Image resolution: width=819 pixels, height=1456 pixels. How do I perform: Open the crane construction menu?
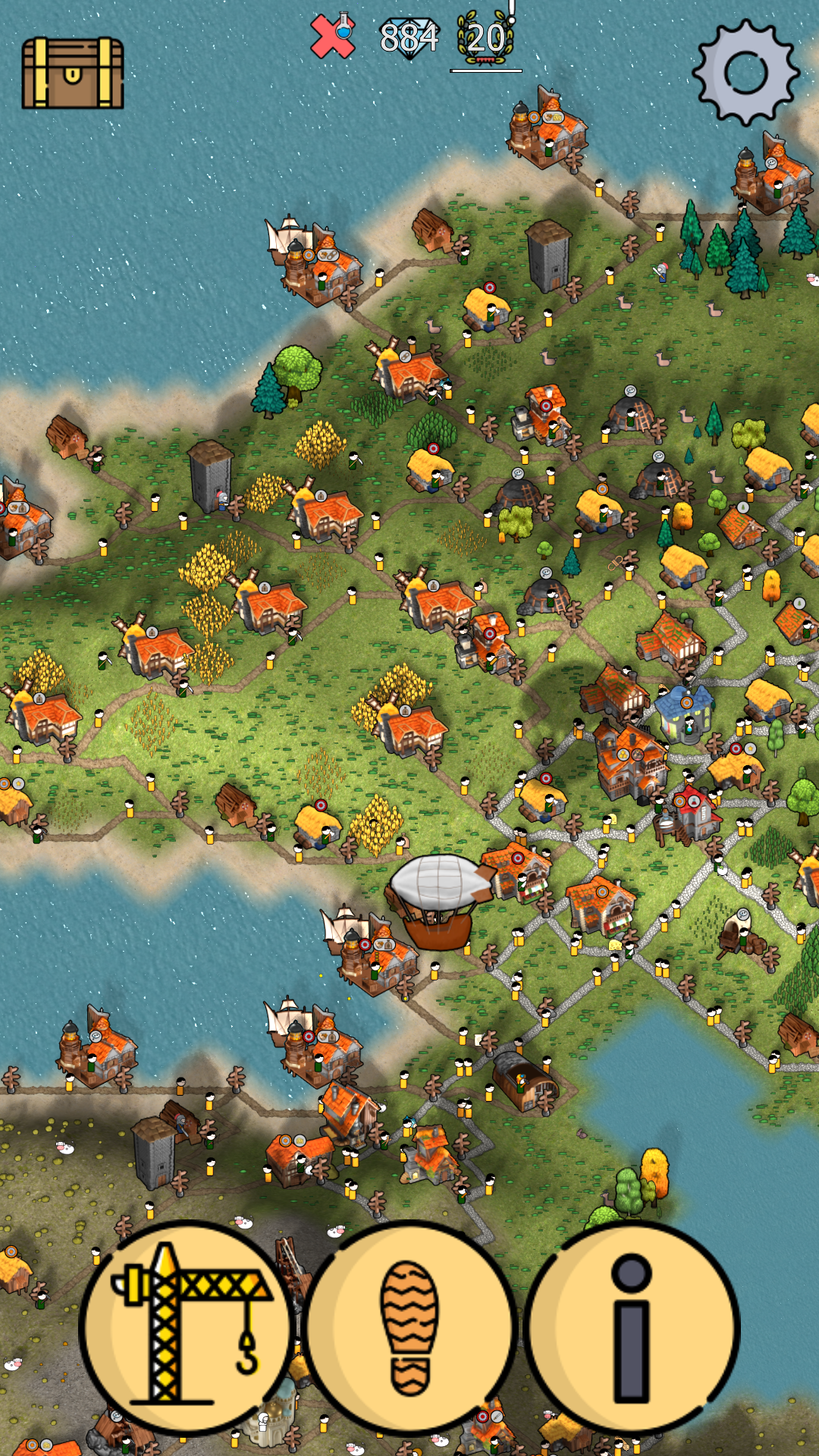[x=186, y=1327]
